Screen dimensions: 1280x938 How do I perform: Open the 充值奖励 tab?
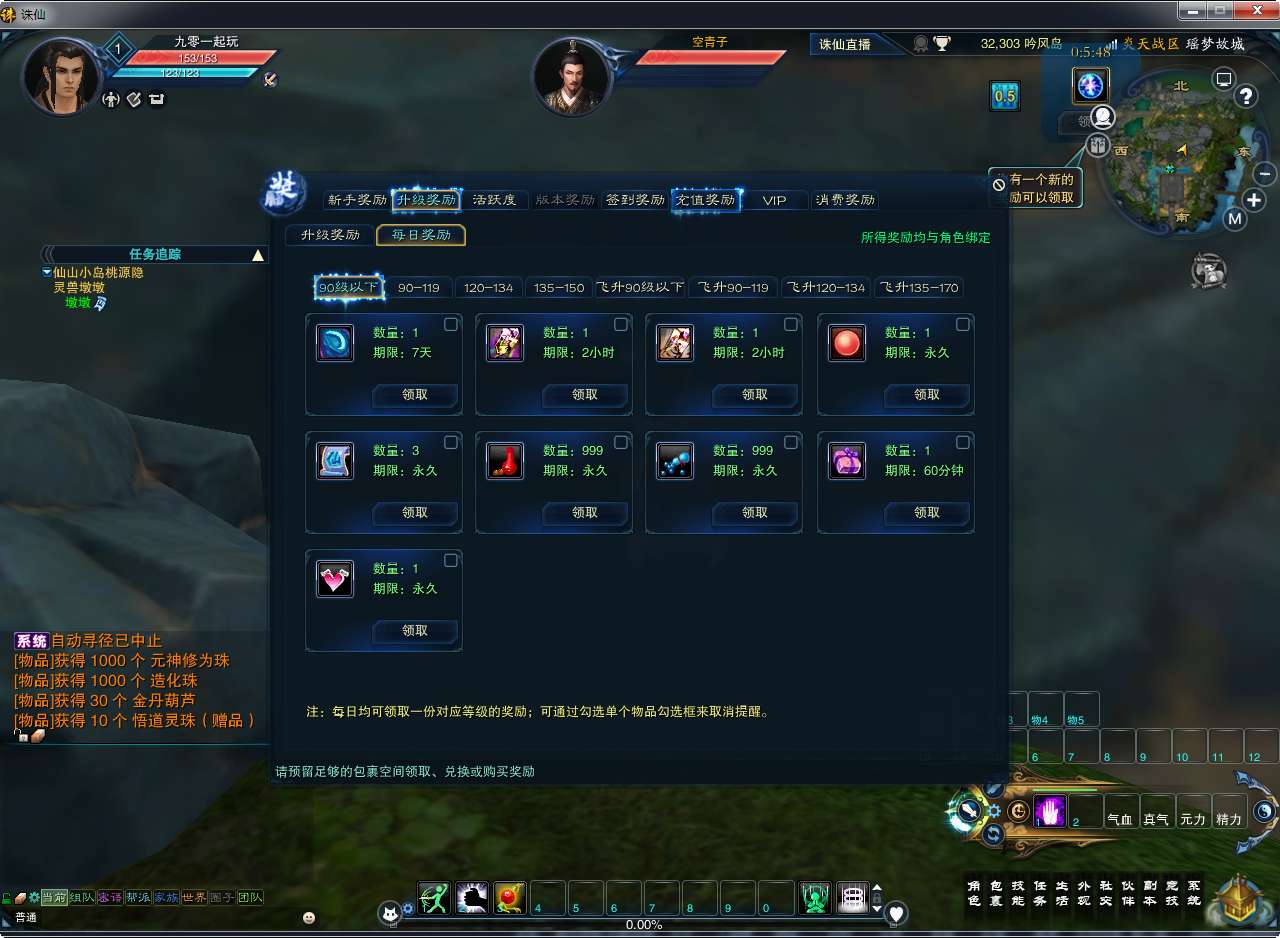pos(705,200)
